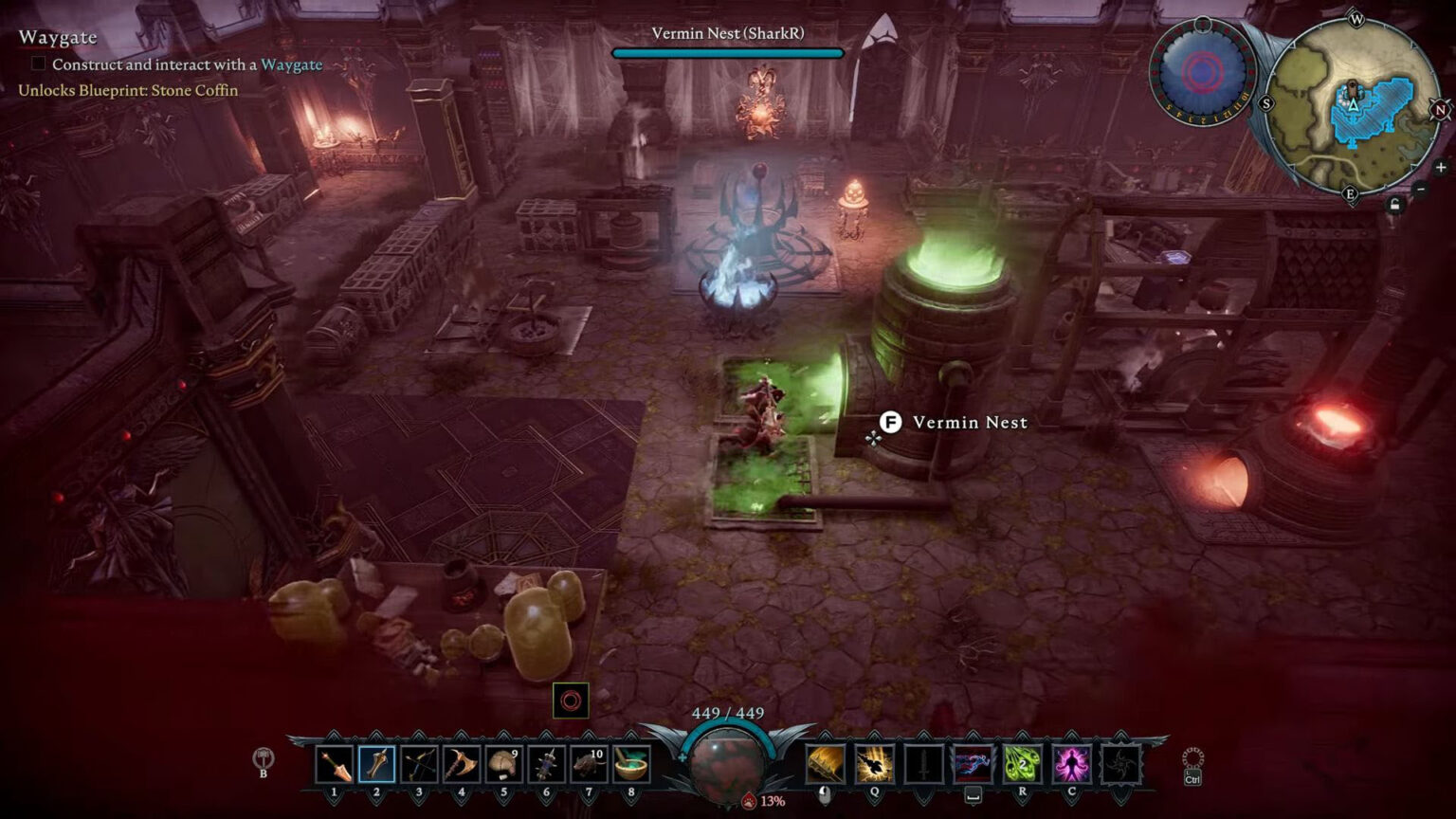
Task: Zoom in the minimap with the plus control
Action: point(1441,167)
